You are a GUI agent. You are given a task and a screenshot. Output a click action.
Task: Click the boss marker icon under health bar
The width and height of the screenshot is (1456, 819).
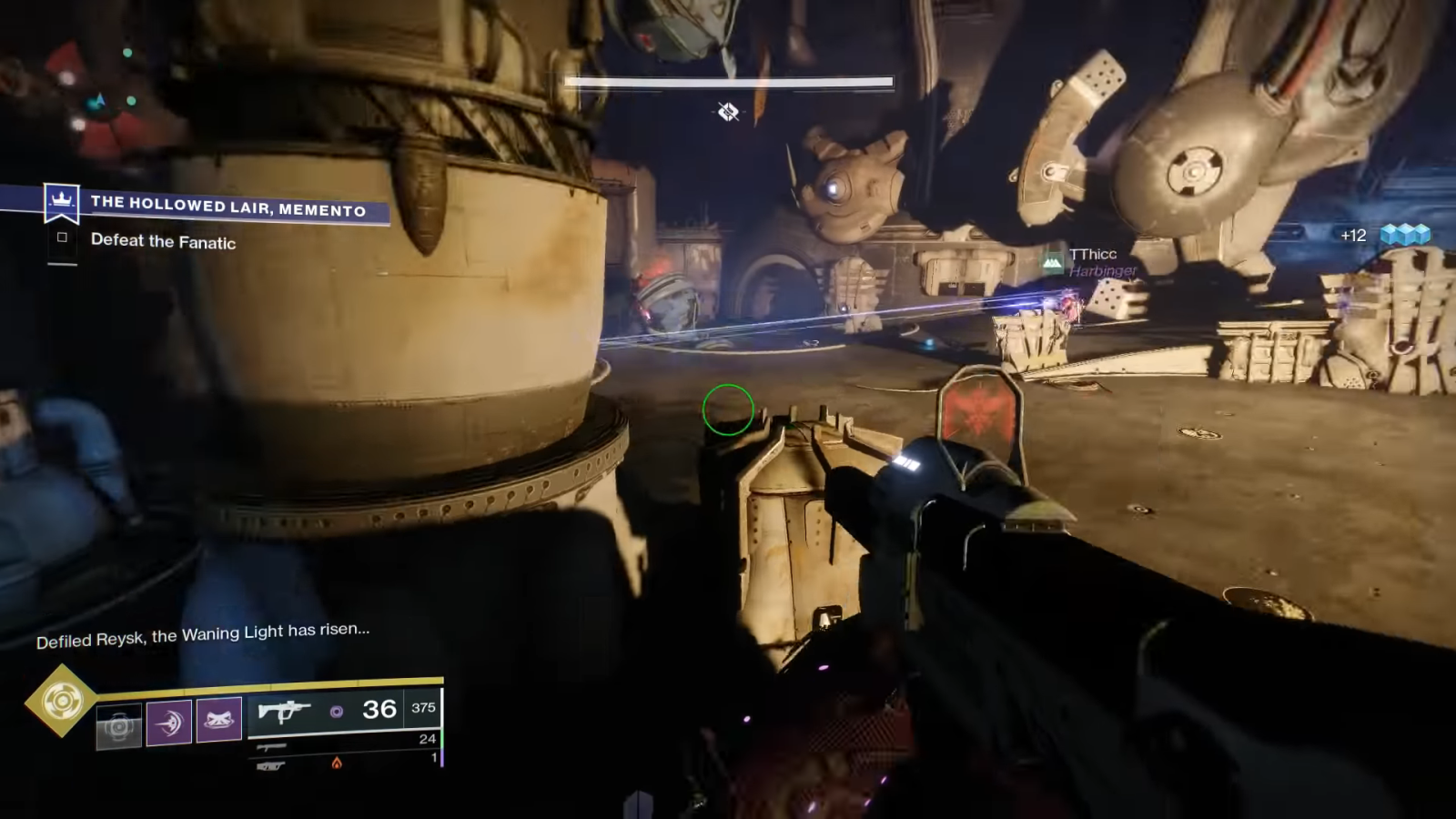click(x=728, y=112)
